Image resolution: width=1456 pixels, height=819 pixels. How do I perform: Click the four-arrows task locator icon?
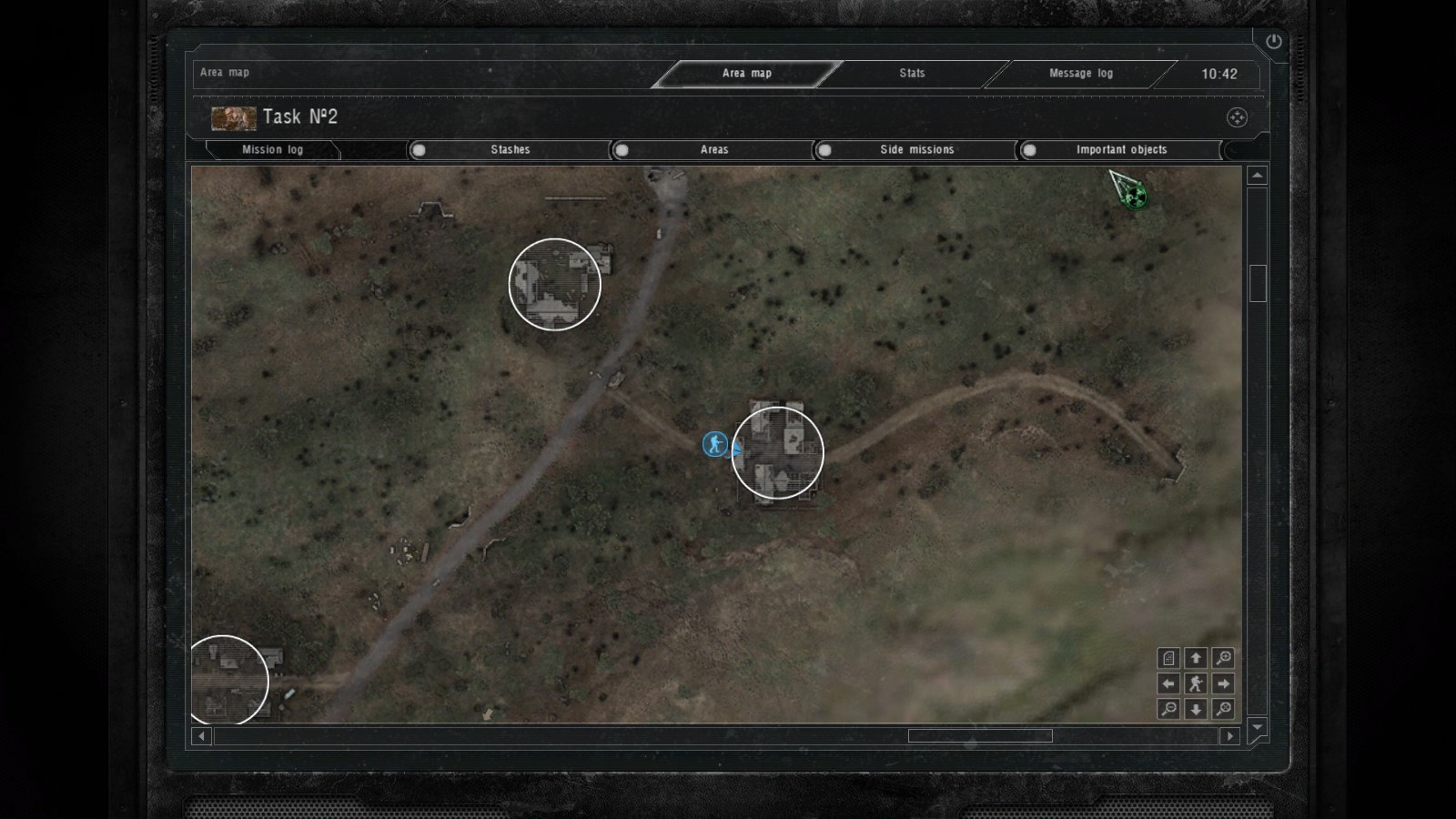pos(1237,117)
